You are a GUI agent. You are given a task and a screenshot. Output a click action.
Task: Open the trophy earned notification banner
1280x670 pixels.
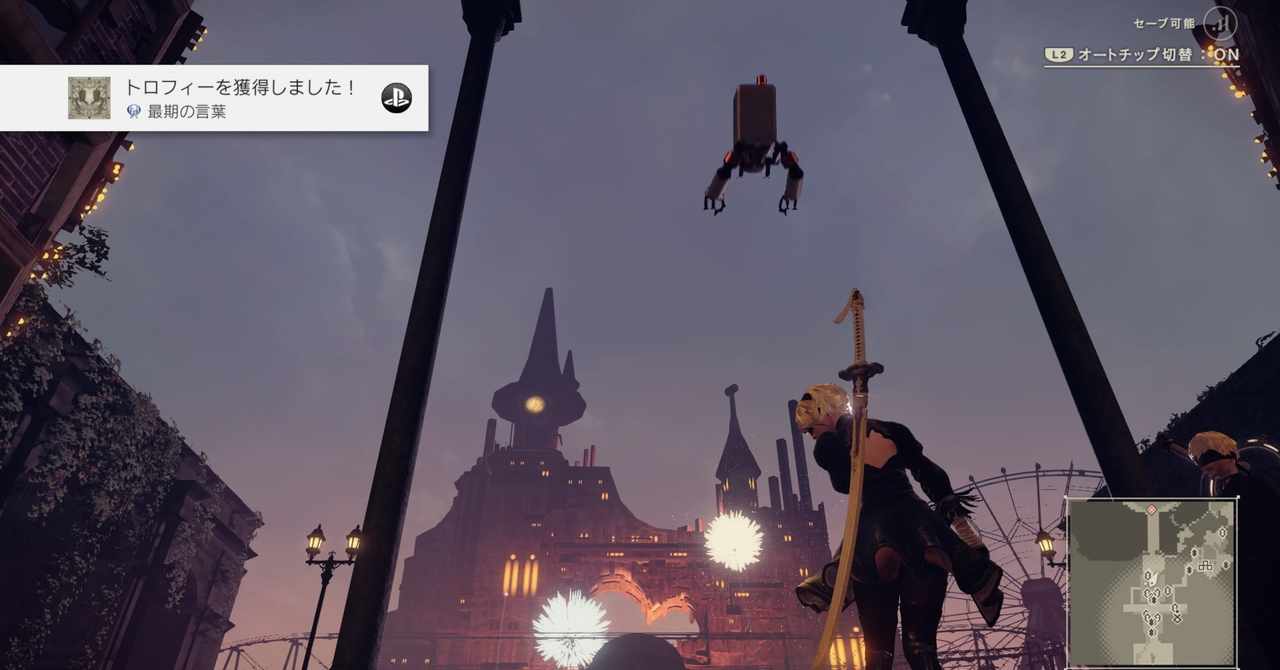[x=240, y=98]
